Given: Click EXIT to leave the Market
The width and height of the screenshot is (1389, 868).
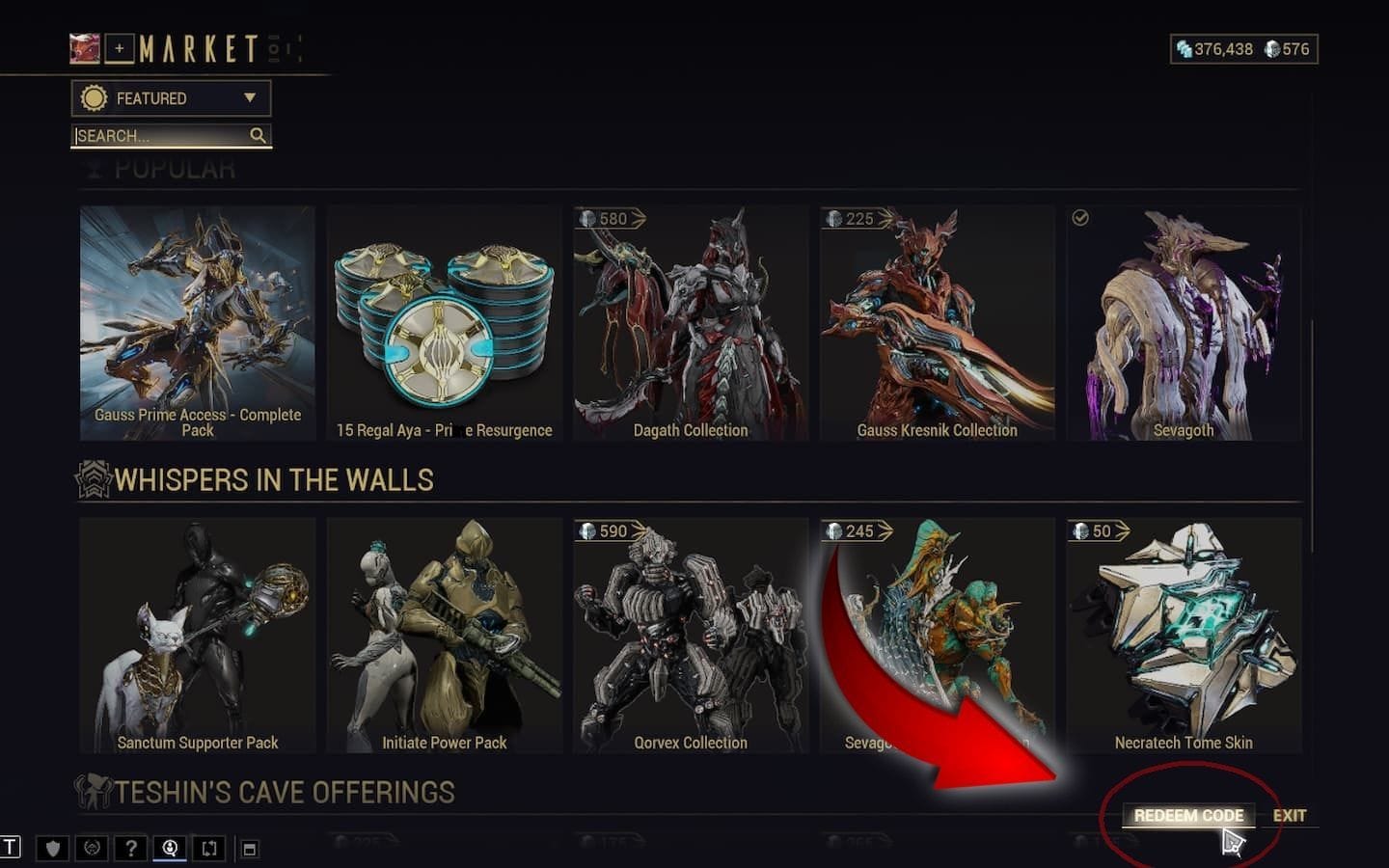Looking at the screenshot, I should 1290,815.
